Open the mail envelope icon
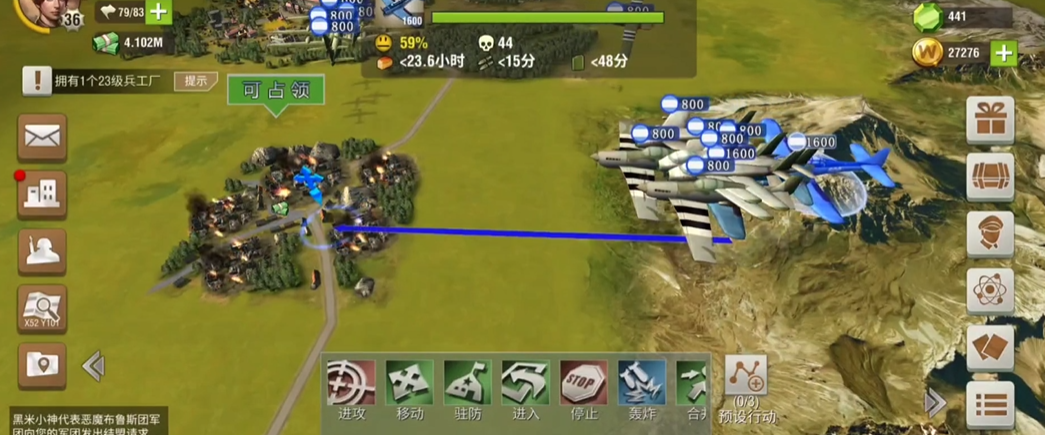Image resolution: width=1045 pixels, height=435 pixels. [42, 137]
